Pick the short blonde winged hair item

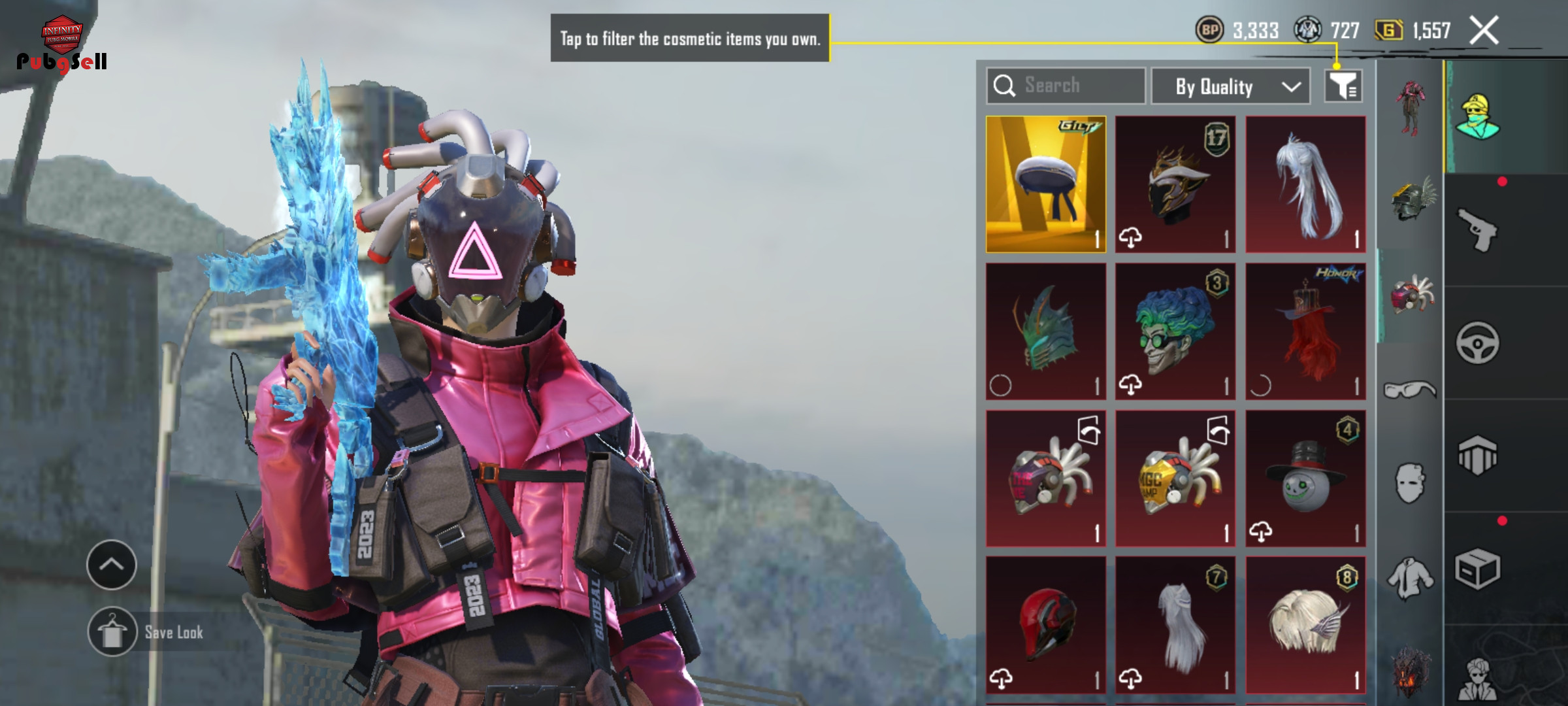(x=1305, y=625)
